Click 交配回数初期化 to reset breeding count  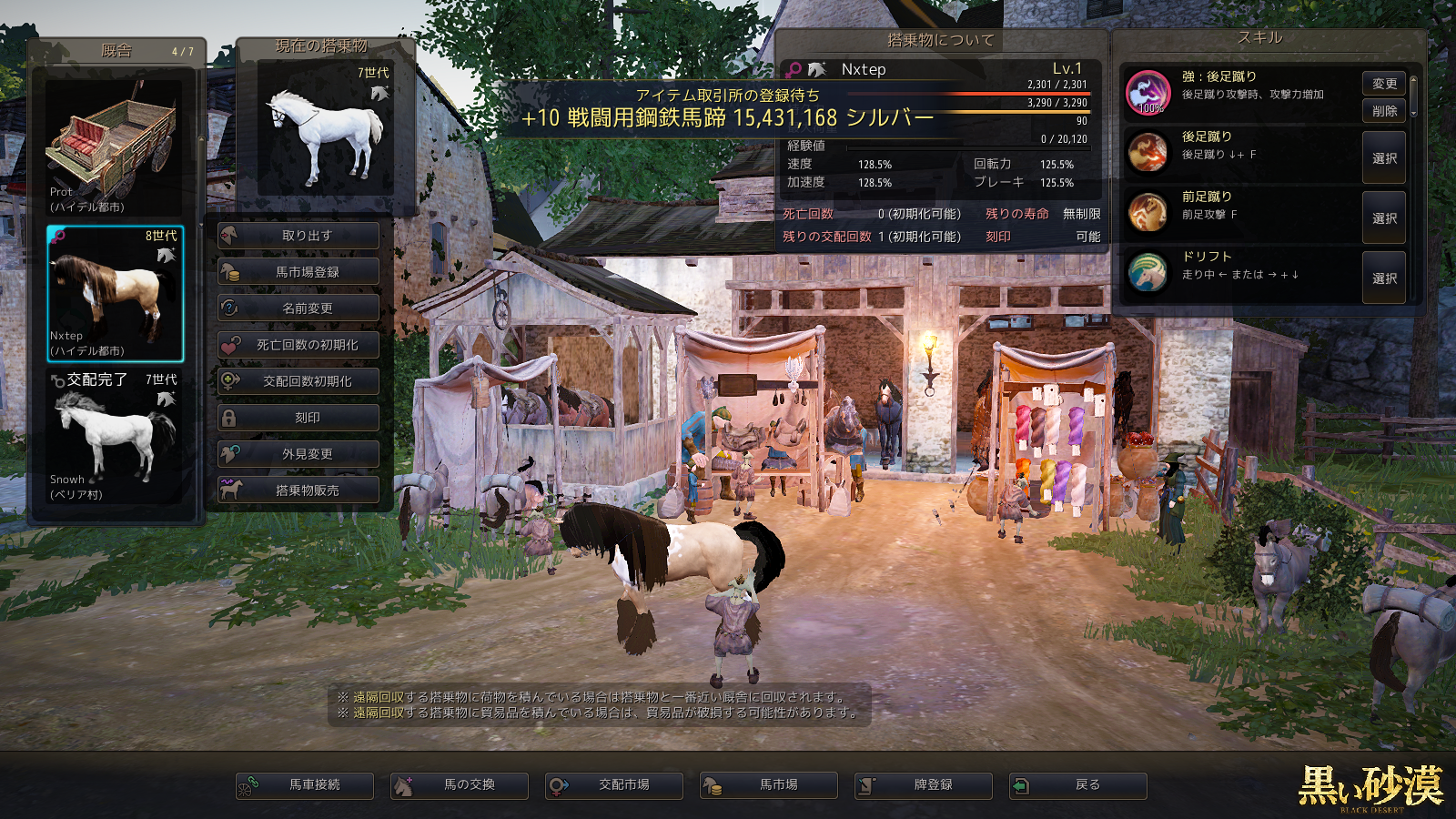click(x=298, y=381)
